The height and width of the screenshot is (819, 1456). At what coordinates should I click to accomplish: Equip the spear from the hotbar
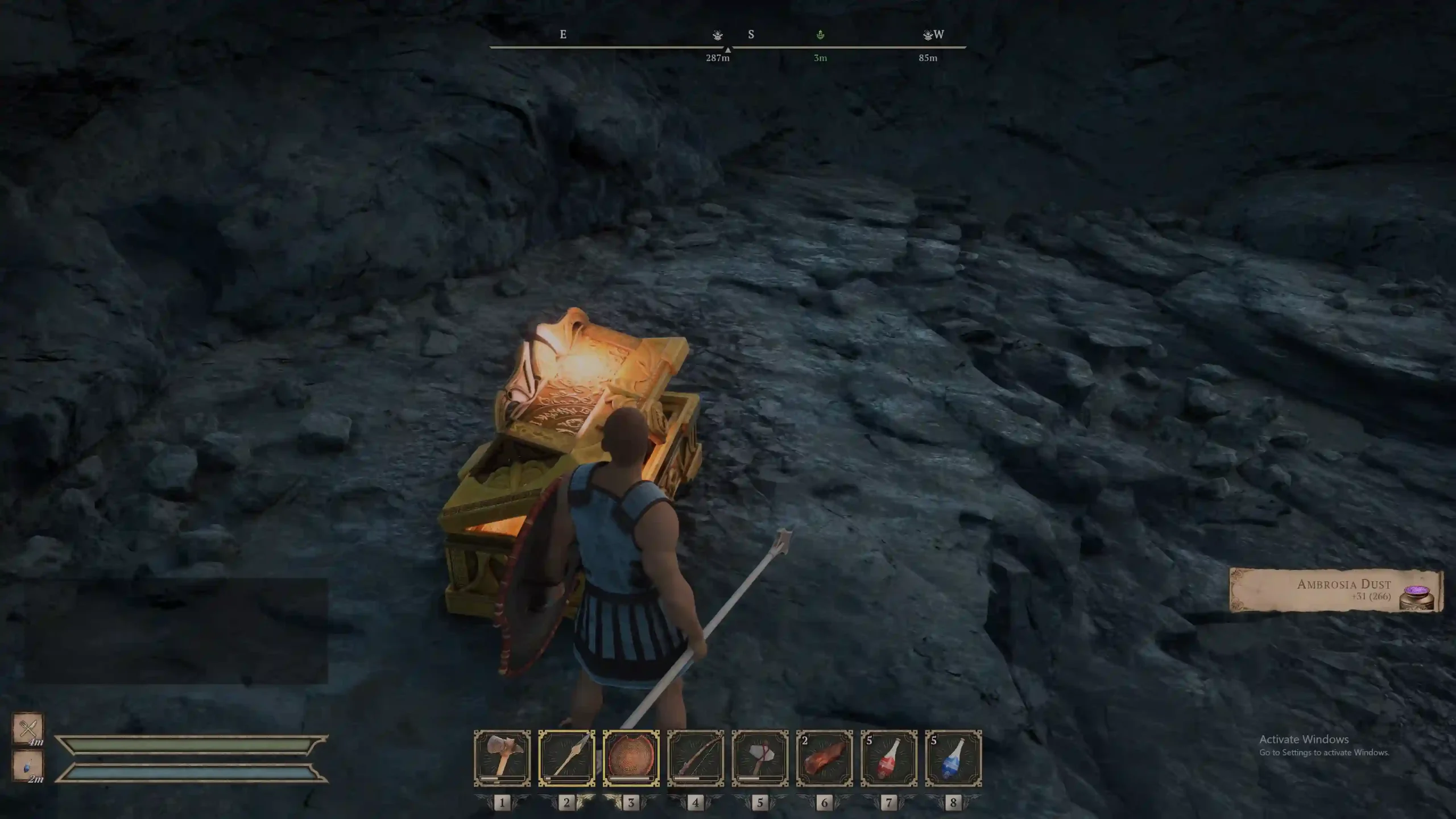(x=566, y=758)
